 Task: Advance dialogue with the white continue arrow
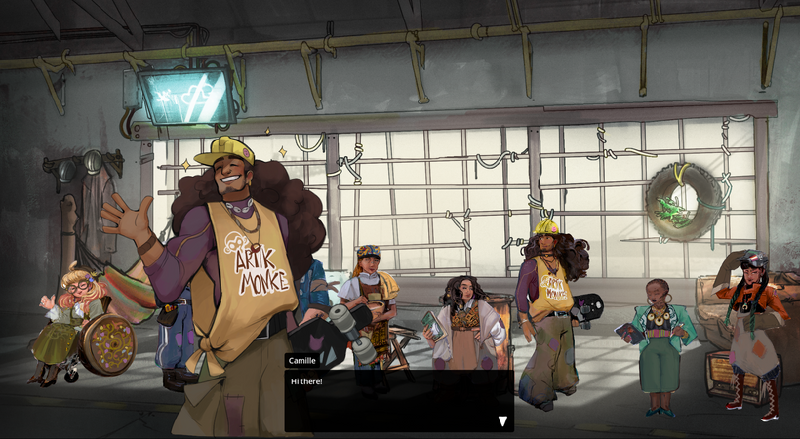[503, 421]
